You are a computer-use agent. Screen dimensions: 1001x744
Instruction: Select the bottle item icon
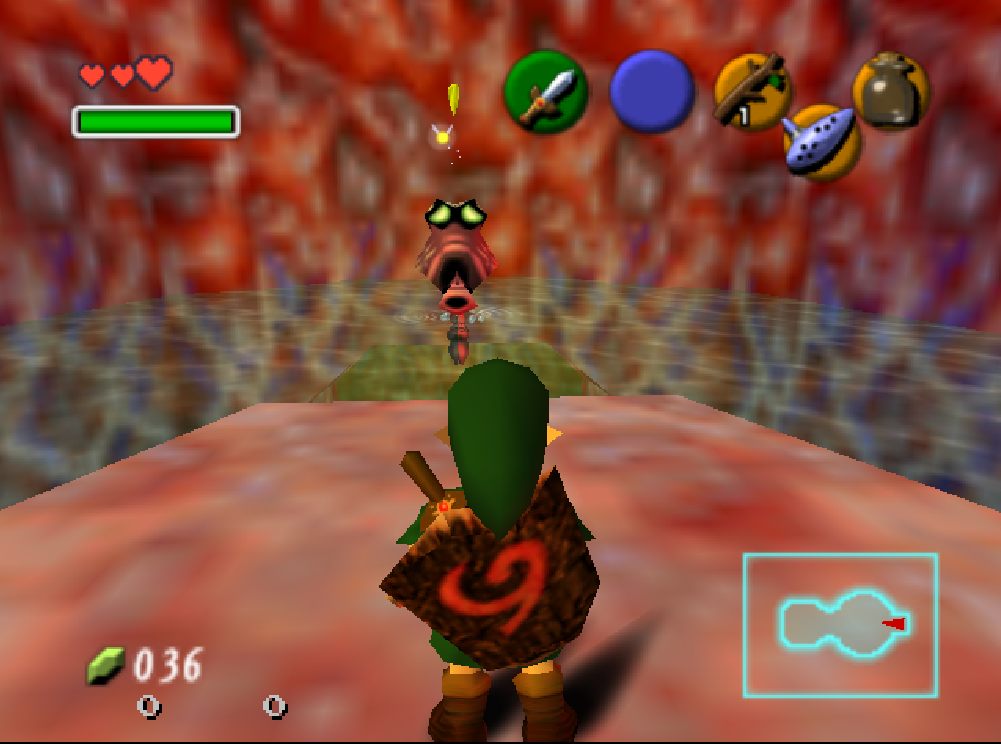tap(890, 91)
